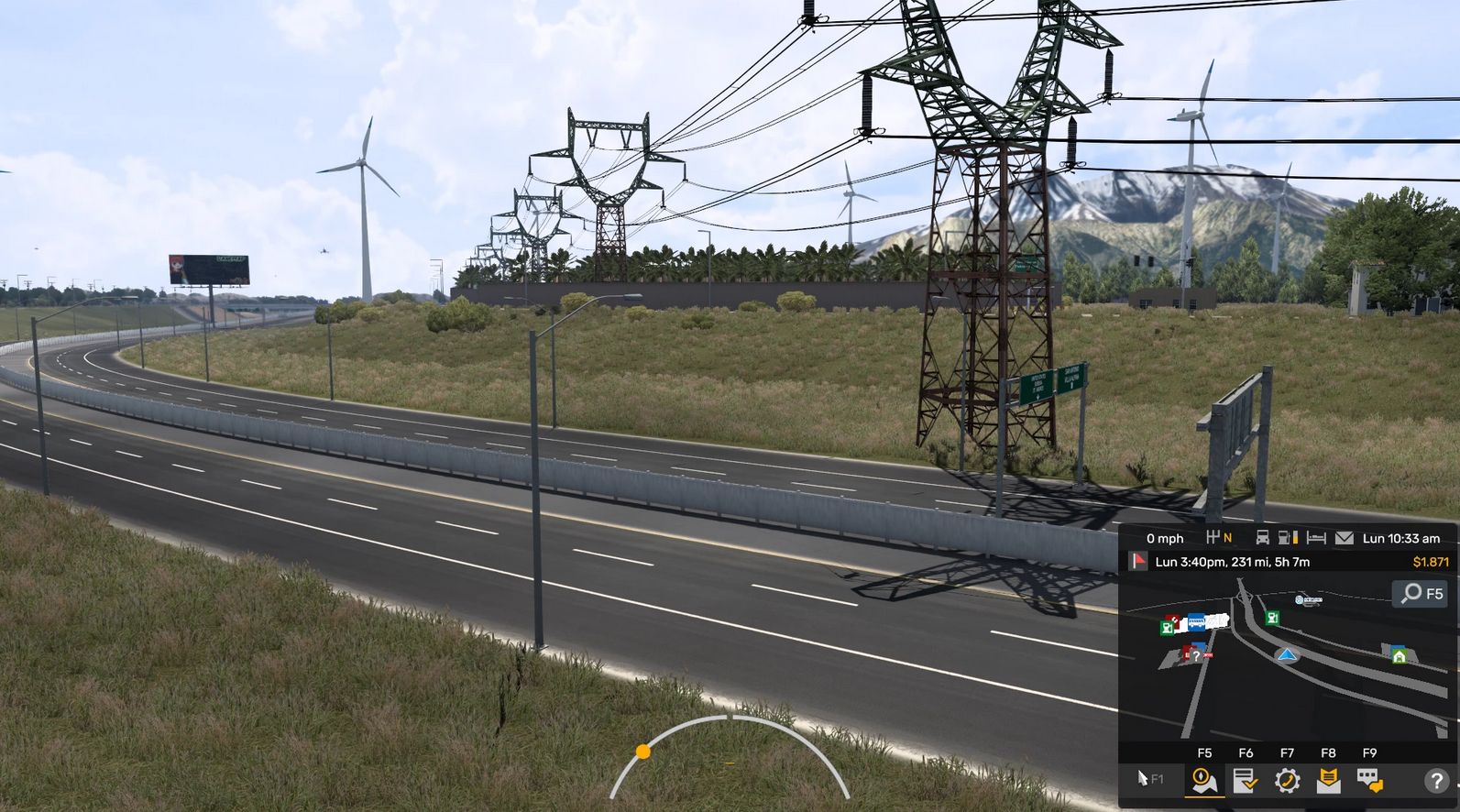The image size is (1460, 812).
Task: Click the gray question mark map marker
Action: pyautogui.click(x=1195, y=655)
